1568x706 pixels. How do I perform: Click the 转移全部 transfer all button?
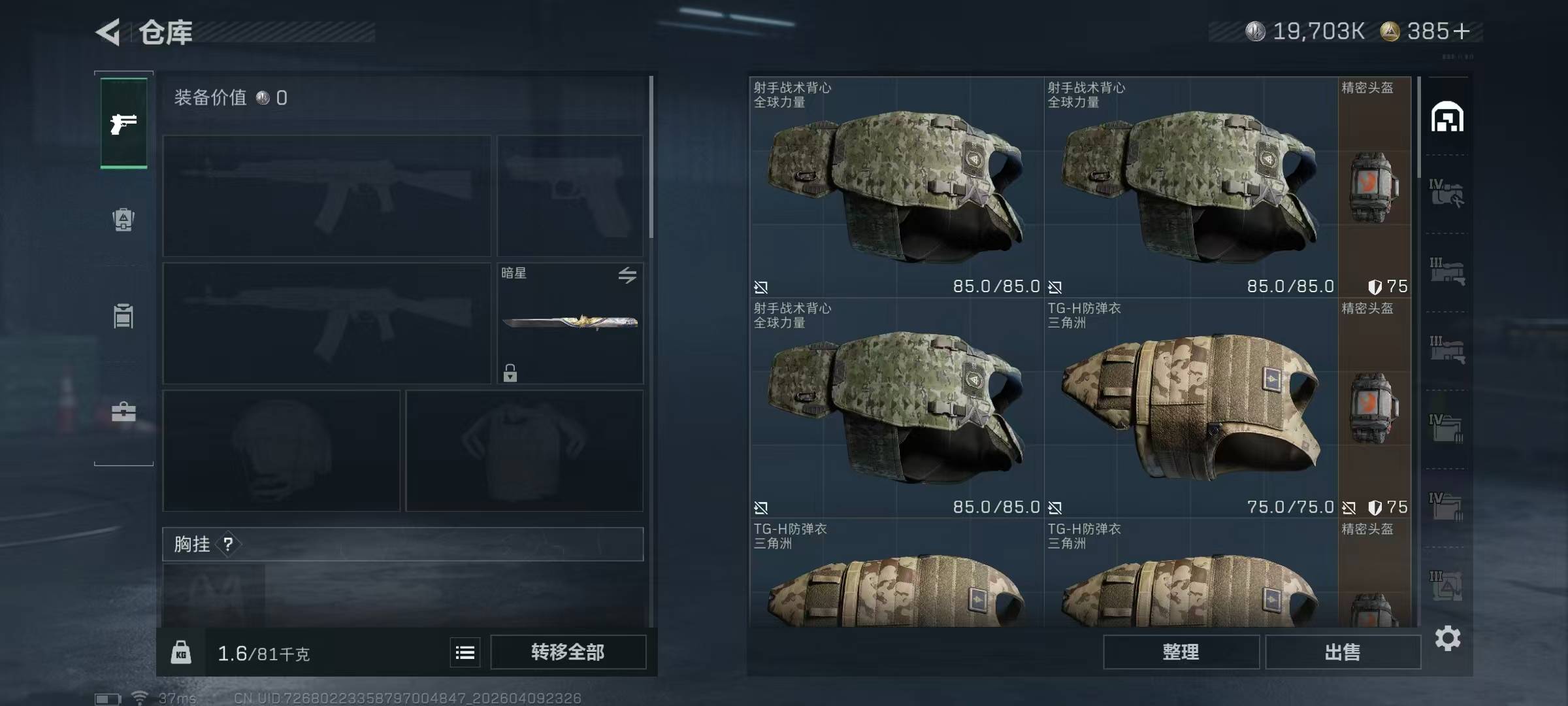coord(568,652)
